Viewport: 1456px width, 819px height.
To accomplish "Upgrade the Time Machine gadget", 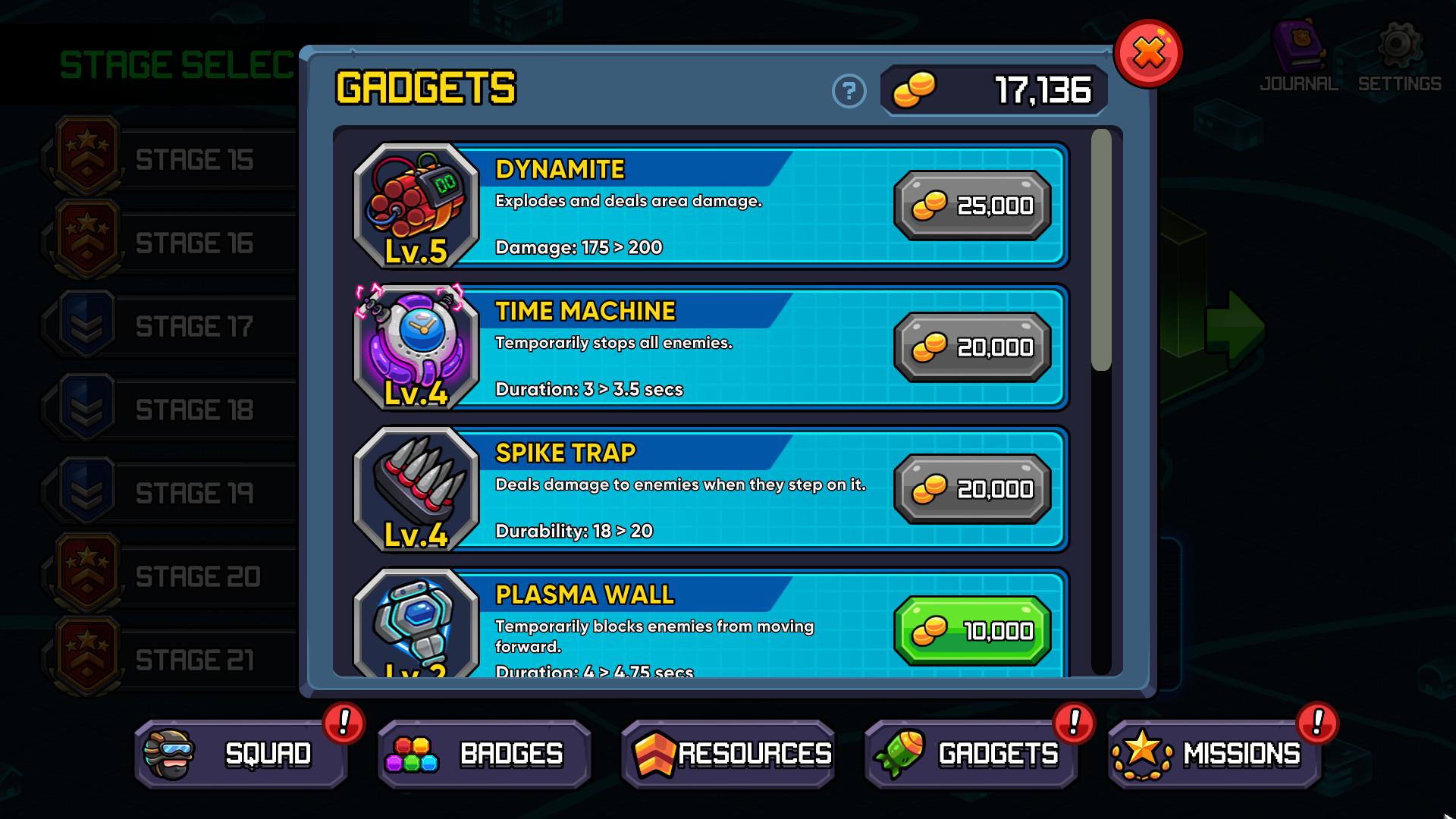I will (973, 347).
